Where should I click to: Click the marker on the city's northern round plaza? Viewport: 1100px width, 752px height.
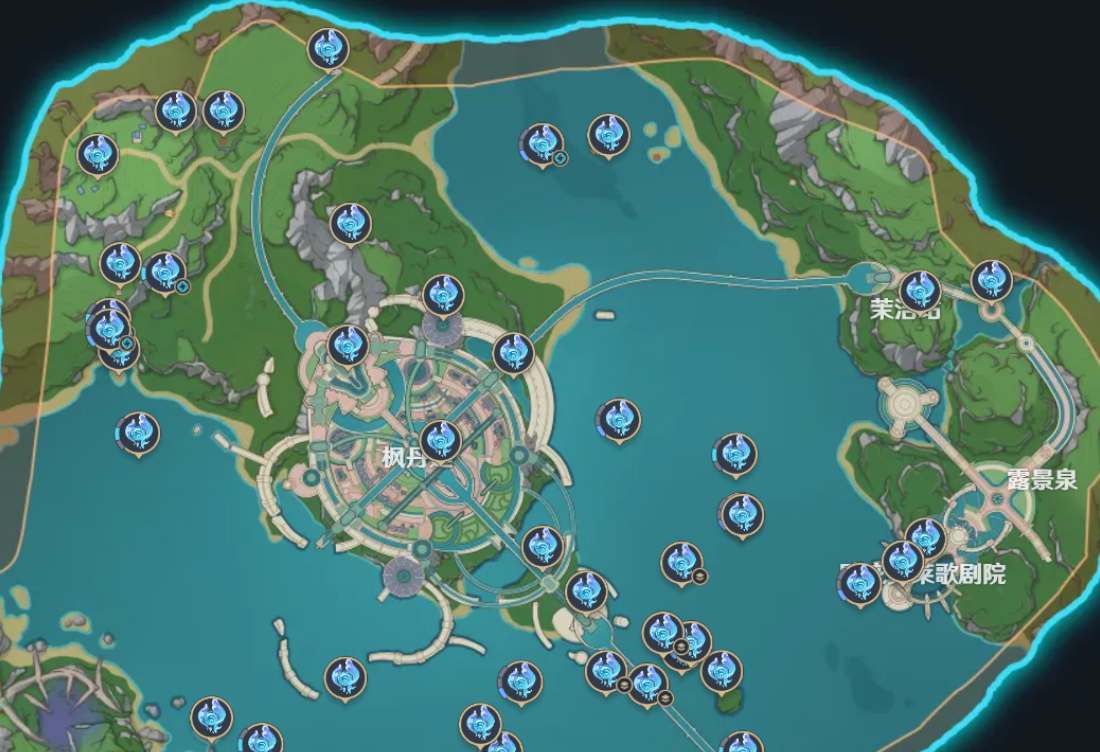[x=443, y=295]
